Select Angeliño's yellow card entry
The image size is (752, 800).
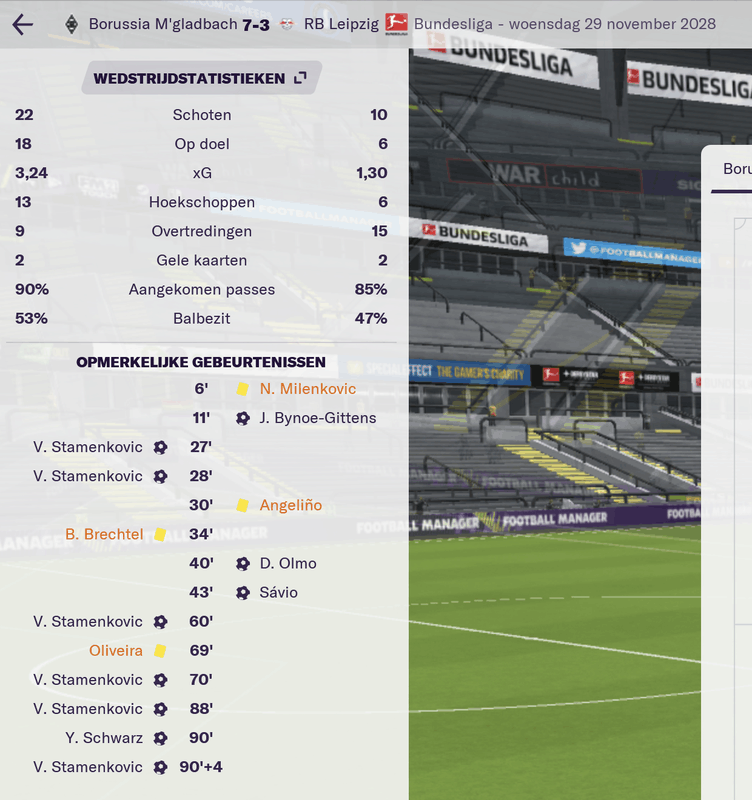coord(290,505)
